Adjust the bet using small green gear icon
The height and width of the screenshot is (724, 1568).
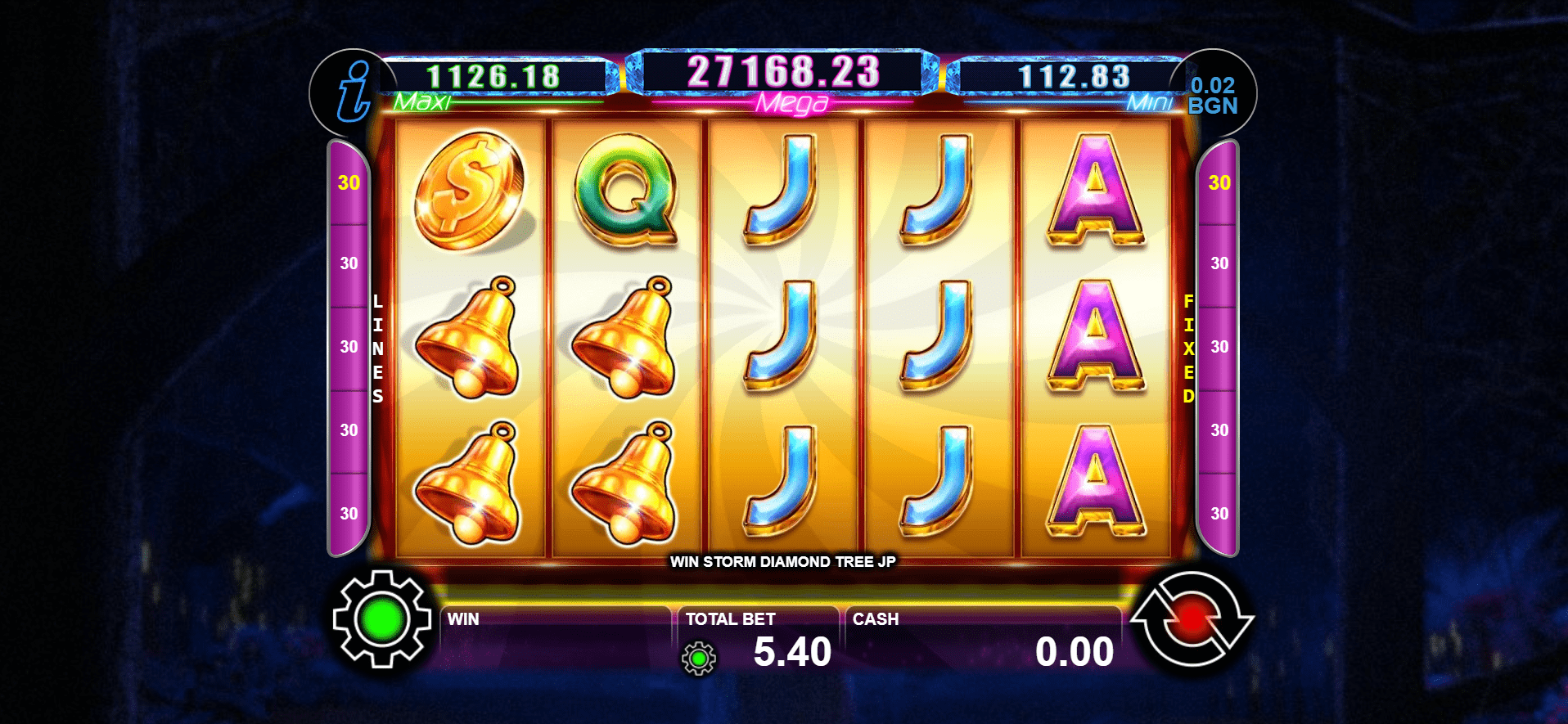click(x=699, y=658)
